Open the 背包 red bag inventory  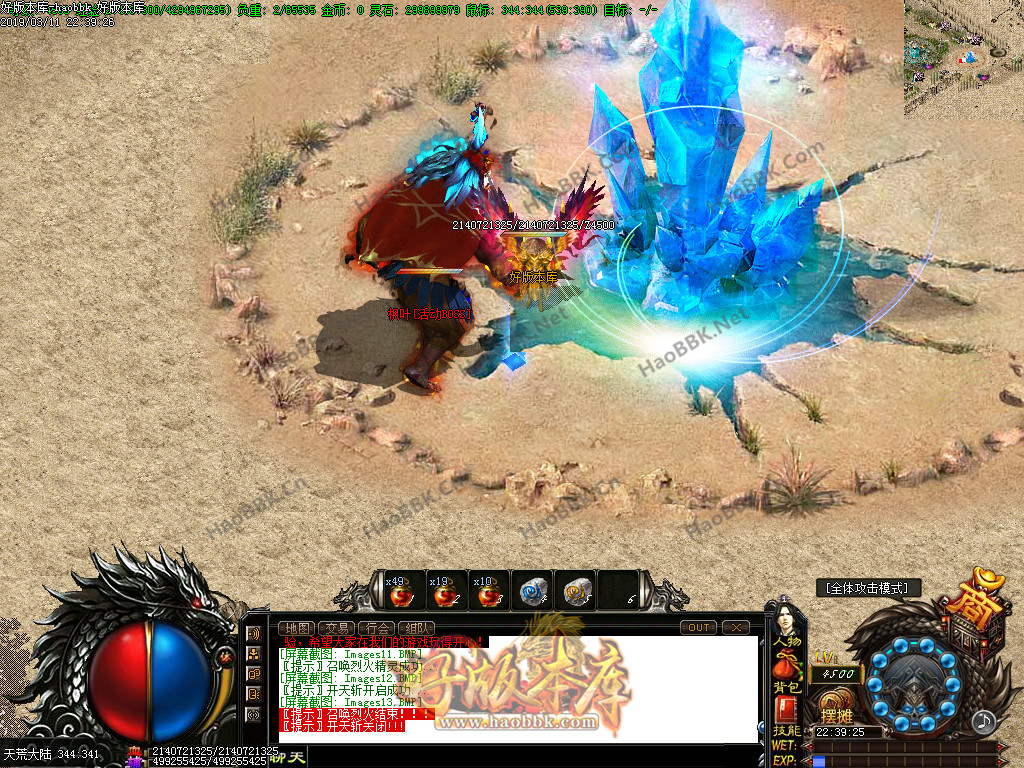[x=786, y=672]
